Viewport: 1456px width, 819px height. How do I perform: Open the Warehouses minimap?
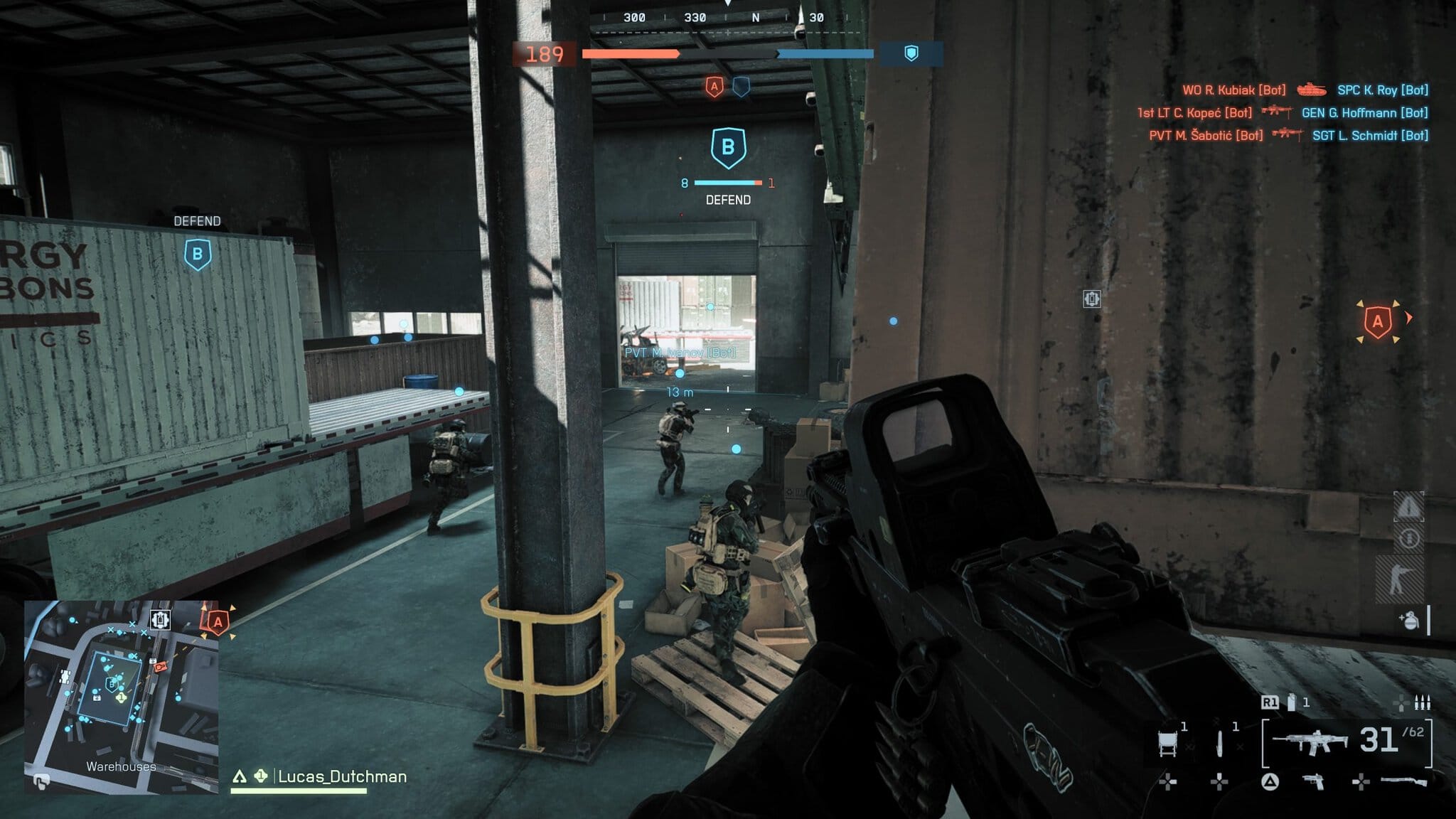click(121, 695)
